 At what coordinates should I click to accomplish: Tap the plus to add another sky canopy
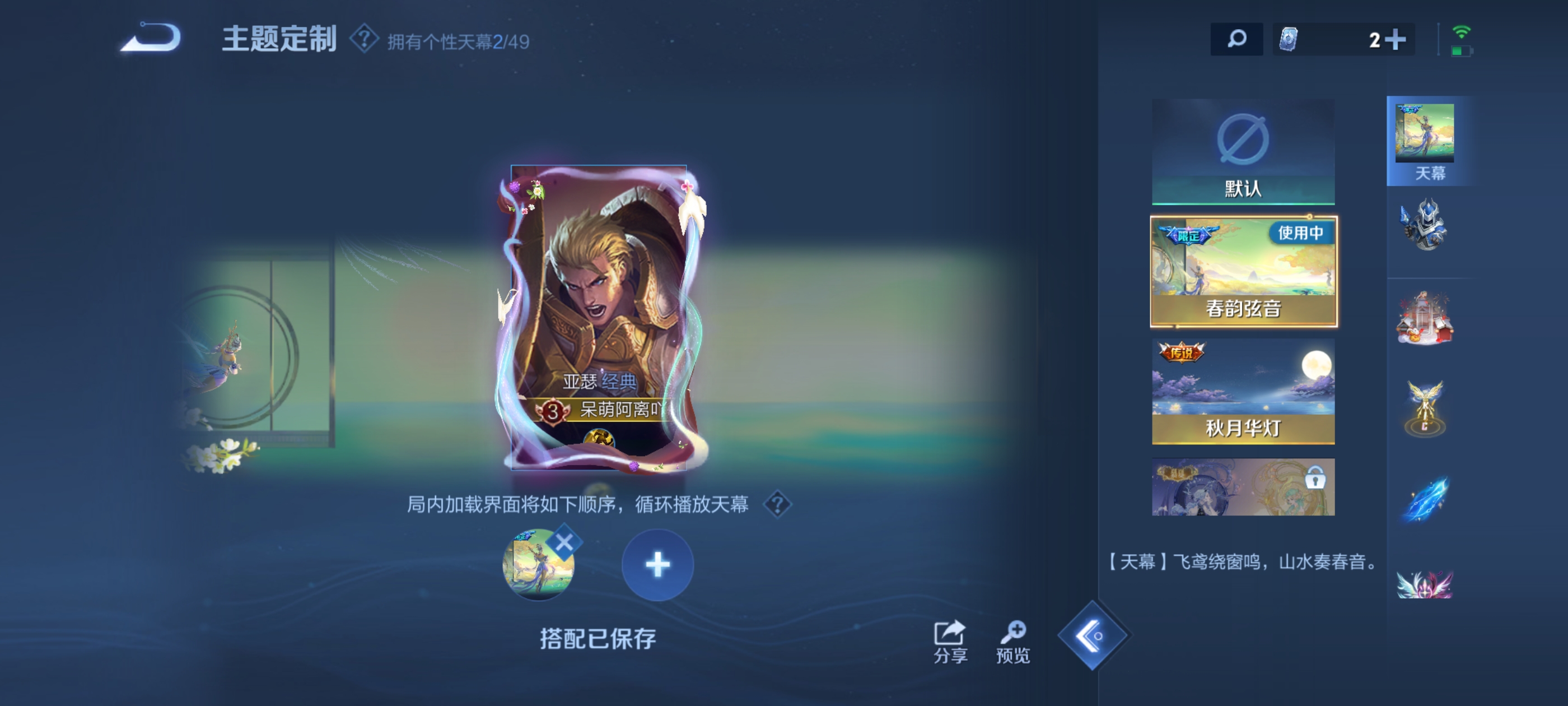point(657,565)
